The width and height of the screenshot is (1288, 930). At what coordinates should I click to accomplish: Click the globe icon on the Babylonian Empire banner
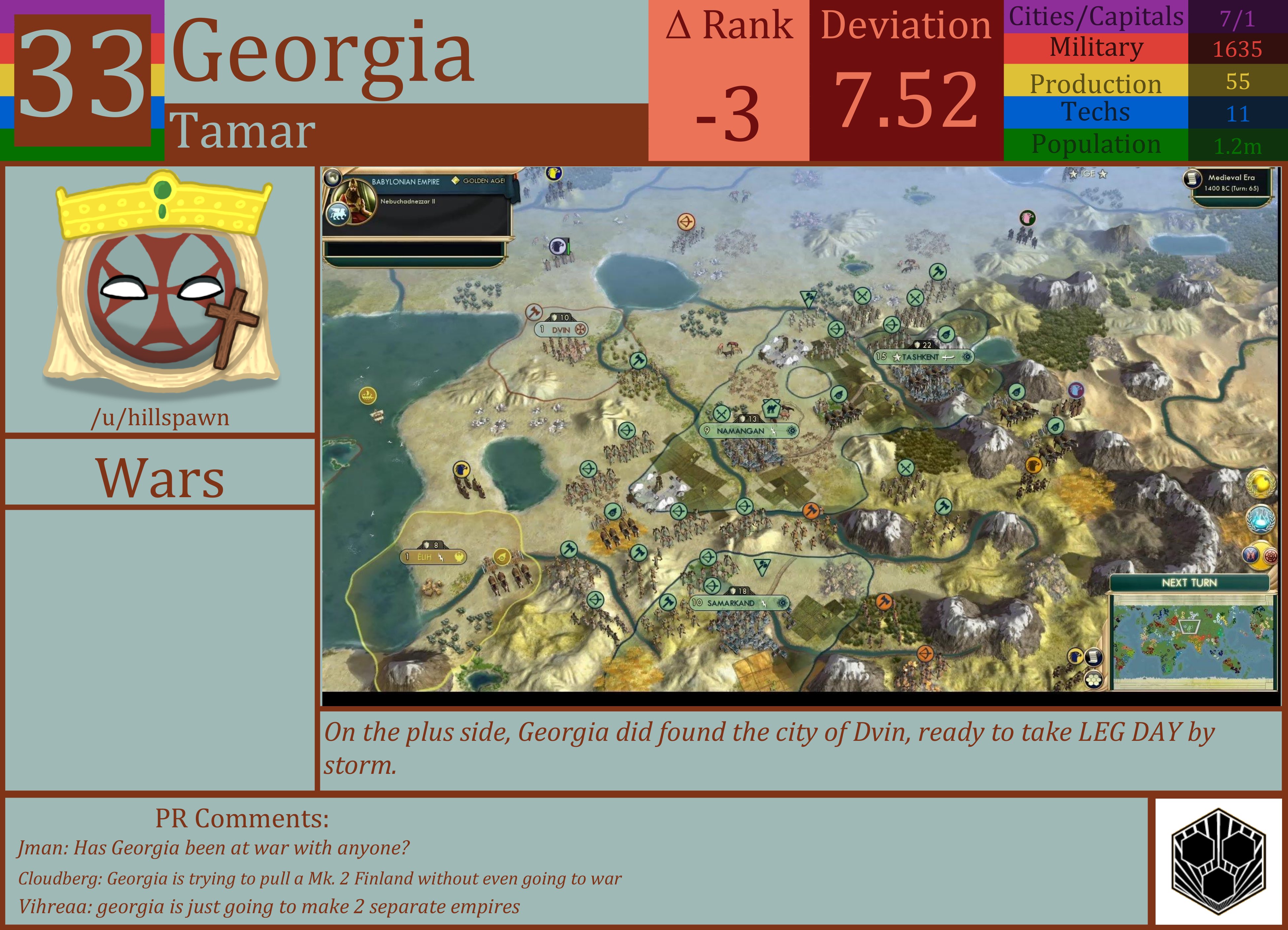pyautogui.click(x=333, y=176)
